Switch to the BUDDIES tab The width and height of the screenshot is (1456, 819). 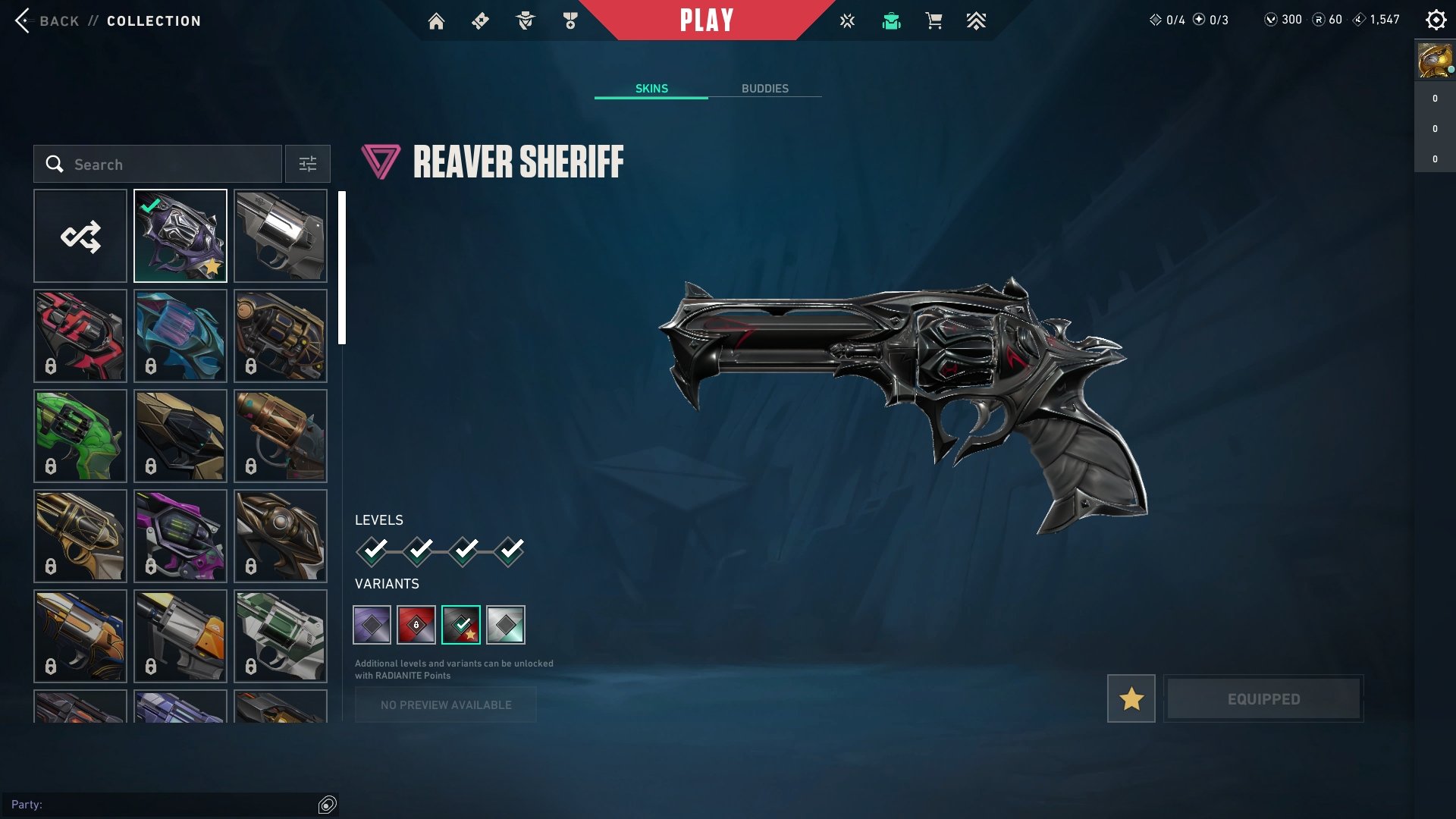765,88
